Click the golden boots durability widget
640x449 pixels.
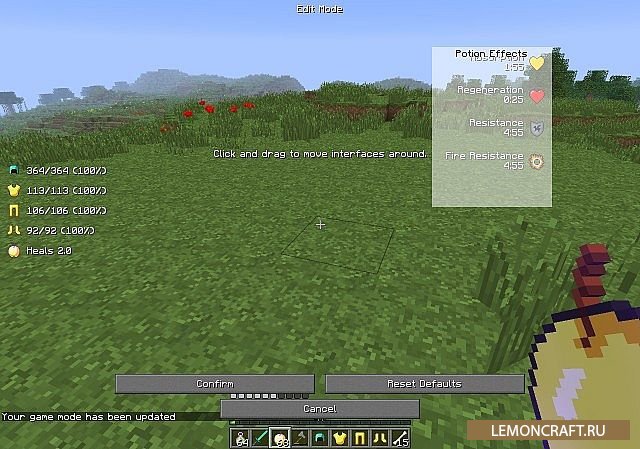(55, 230)
